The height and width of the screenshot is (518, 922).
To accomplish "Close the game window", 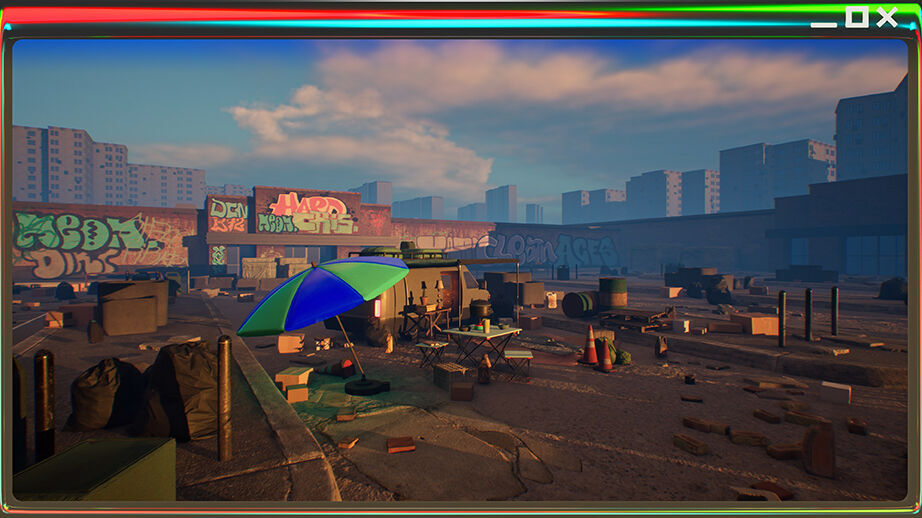I will tap(887, 16).
